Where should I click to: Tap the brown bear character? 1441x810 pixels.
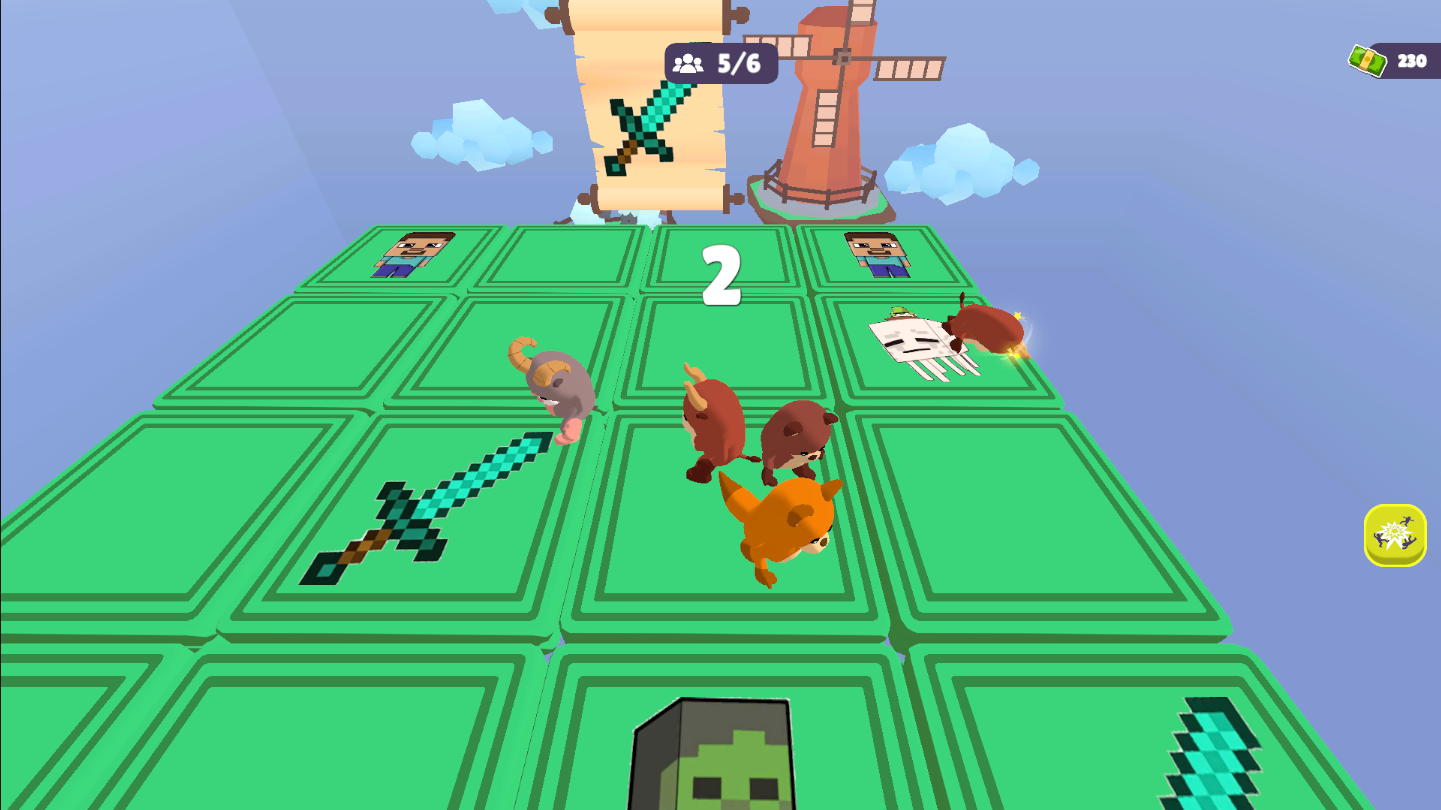(795, 438)
